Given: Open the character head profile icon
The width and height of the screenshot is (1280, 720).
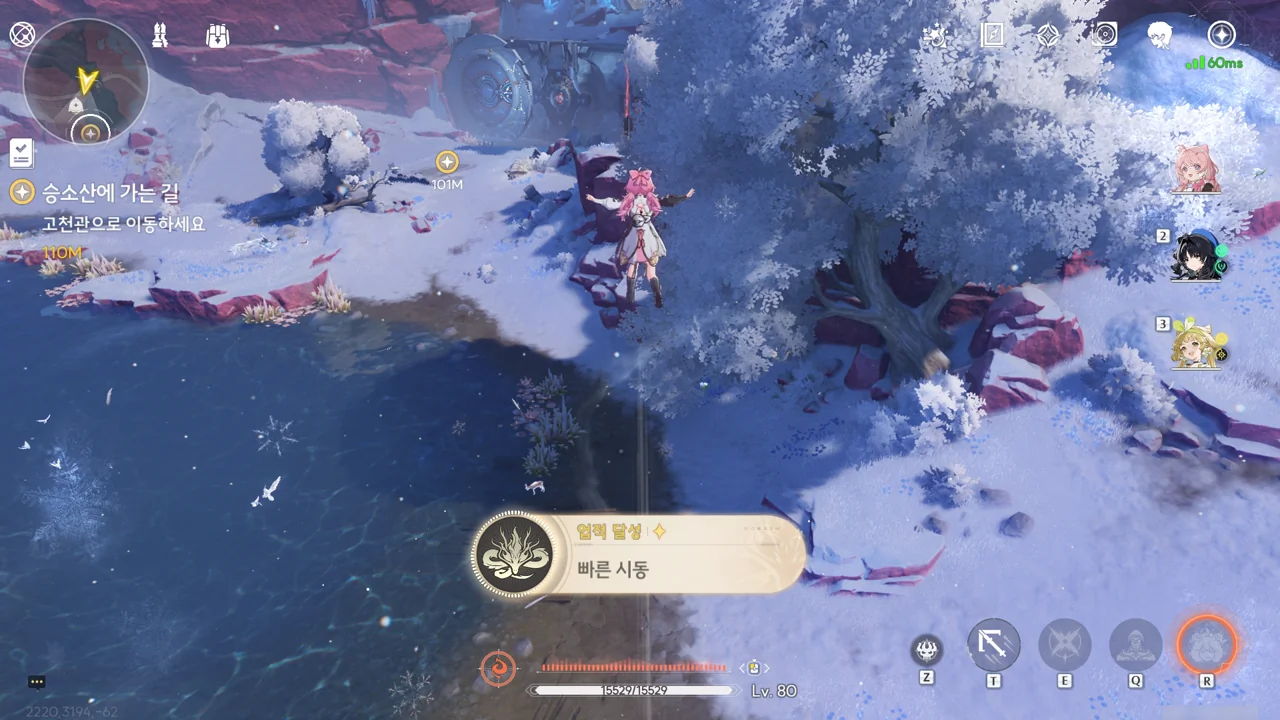Looking at the screenshot, I should pos(1160,36).
